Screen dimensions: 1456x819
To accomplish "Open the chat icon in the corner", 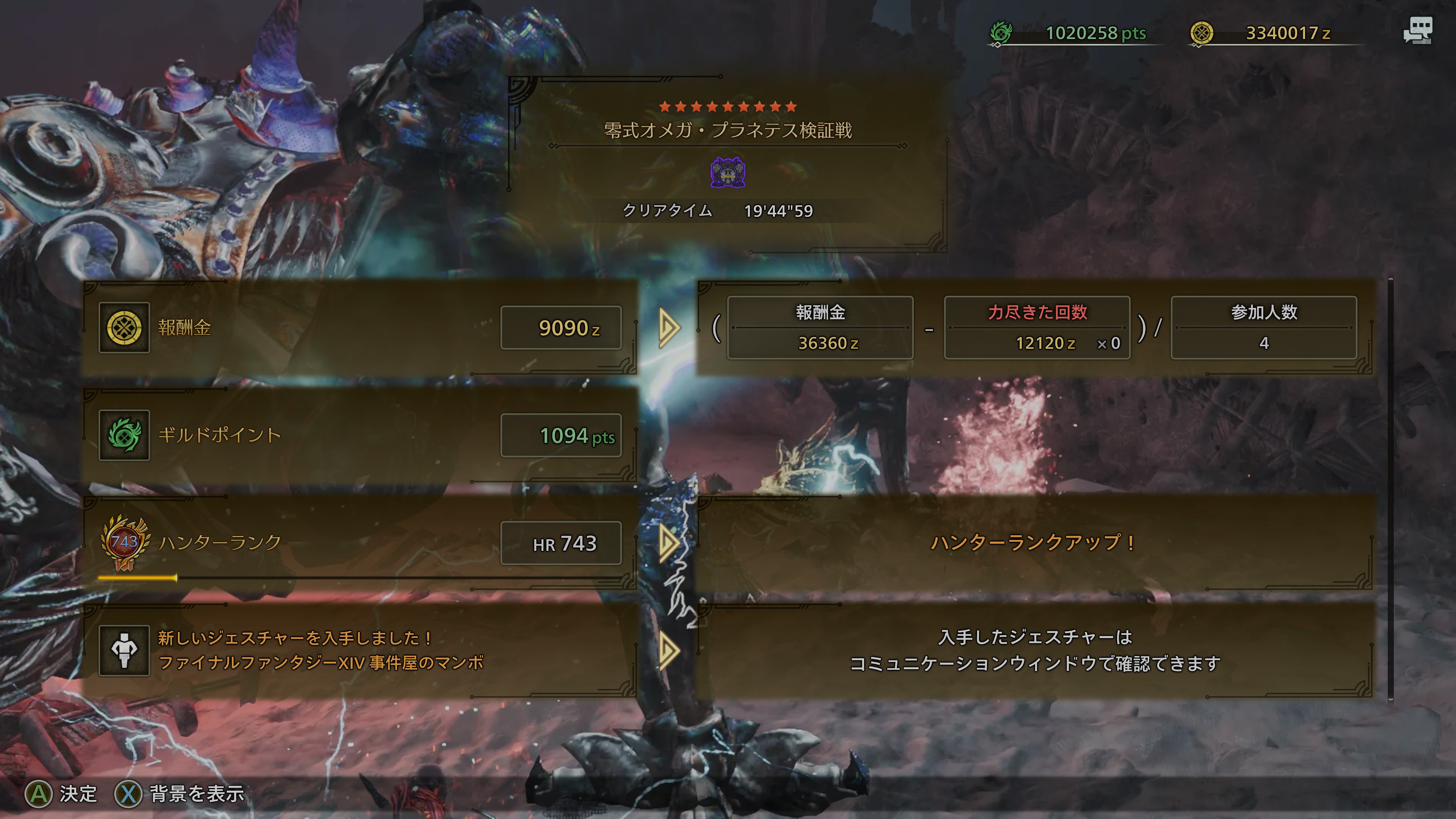I will (x=1418, y=31).
